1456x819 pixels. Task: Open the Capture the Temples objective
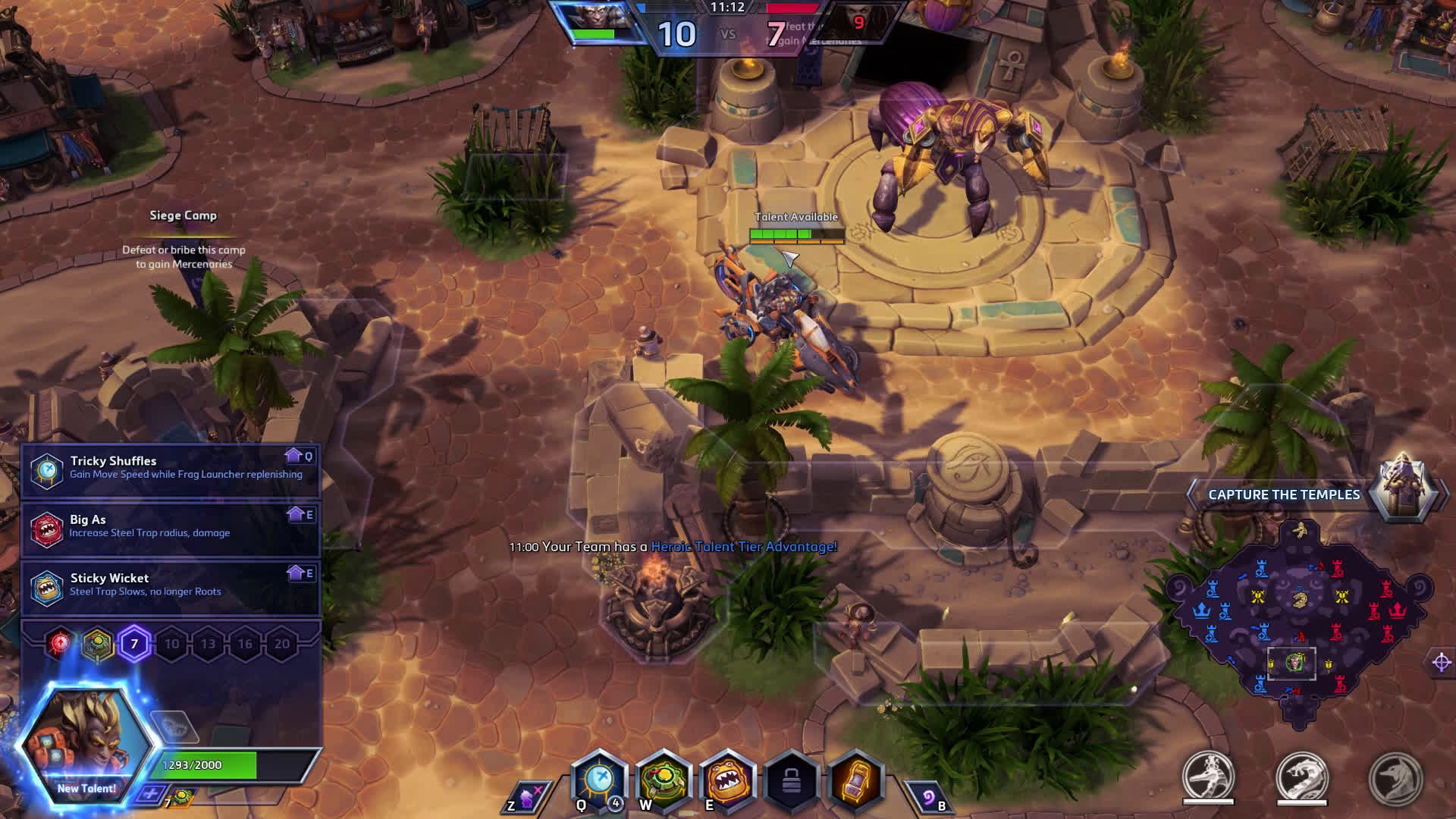point(1284,494)
